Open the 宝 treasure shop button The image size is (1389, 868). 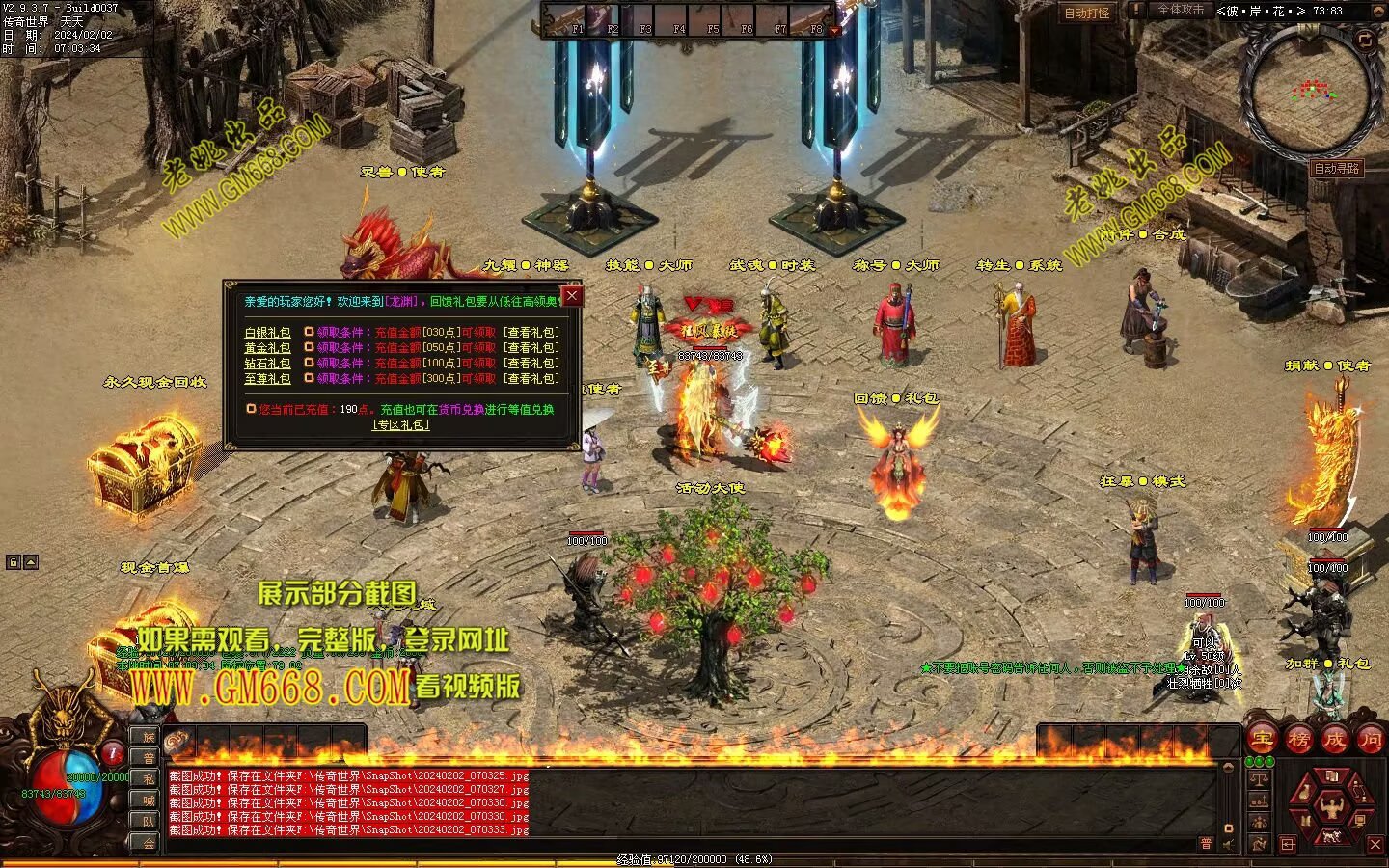1262,740
